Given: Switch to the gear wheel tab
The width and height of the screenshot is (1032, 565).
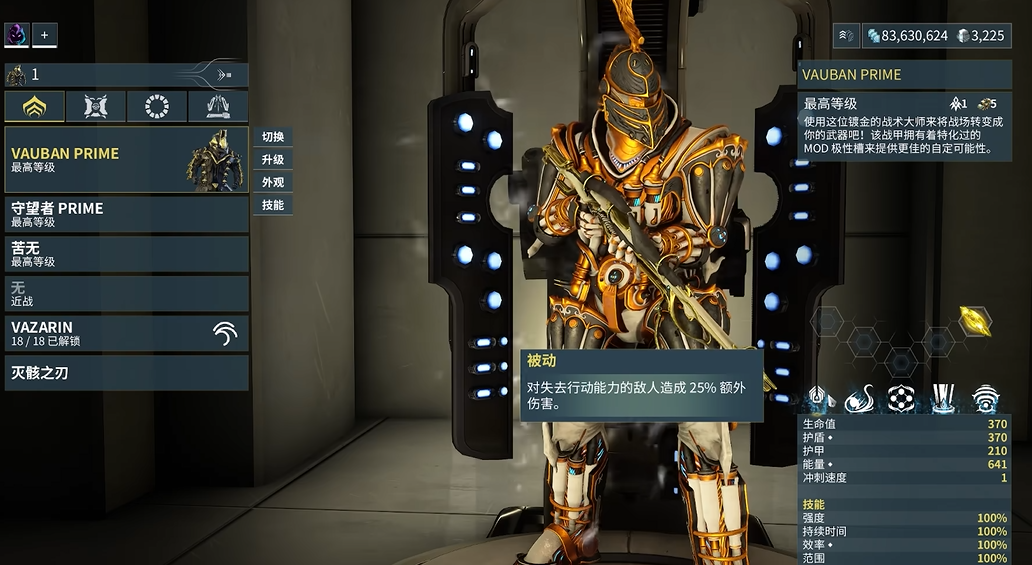Looking at the screenshot, I should (x=157, y=106).
